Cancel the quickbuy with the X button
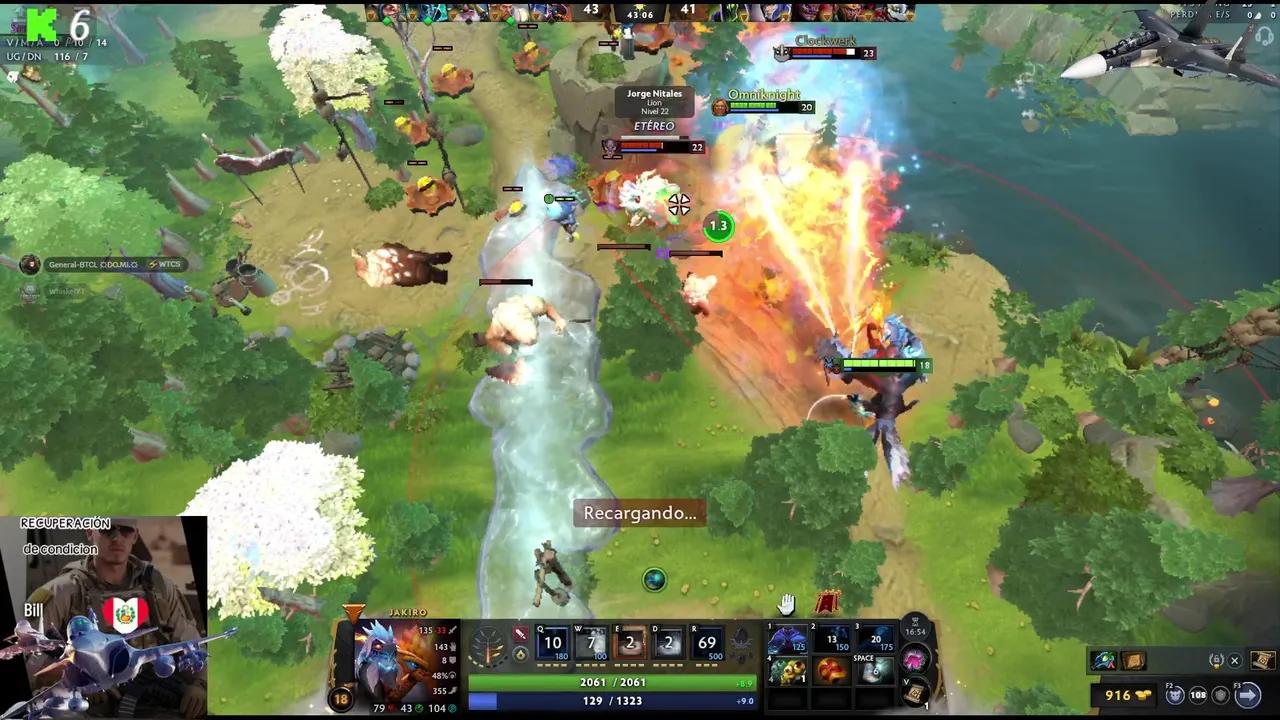This screenshot has height=720, width=1280. (x=1235, y=660)
